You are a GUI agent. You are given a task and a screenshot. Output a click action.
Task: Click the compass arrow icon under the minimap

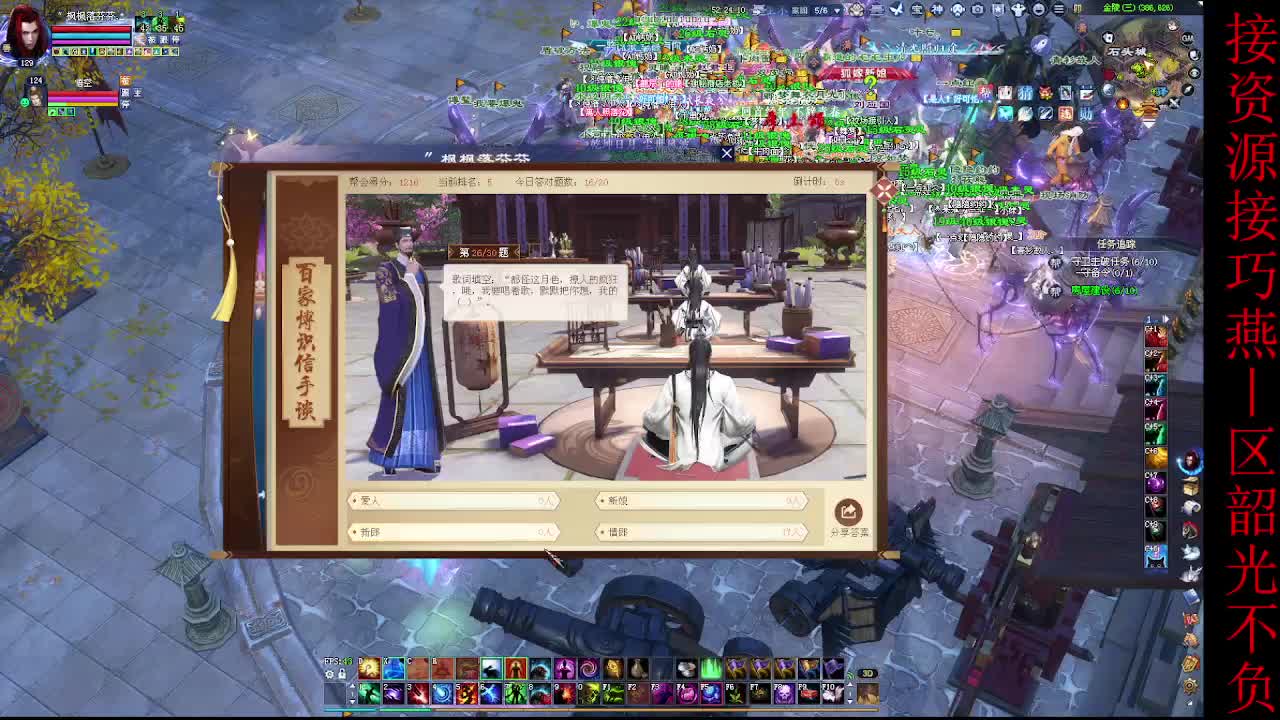[1188, 90]
